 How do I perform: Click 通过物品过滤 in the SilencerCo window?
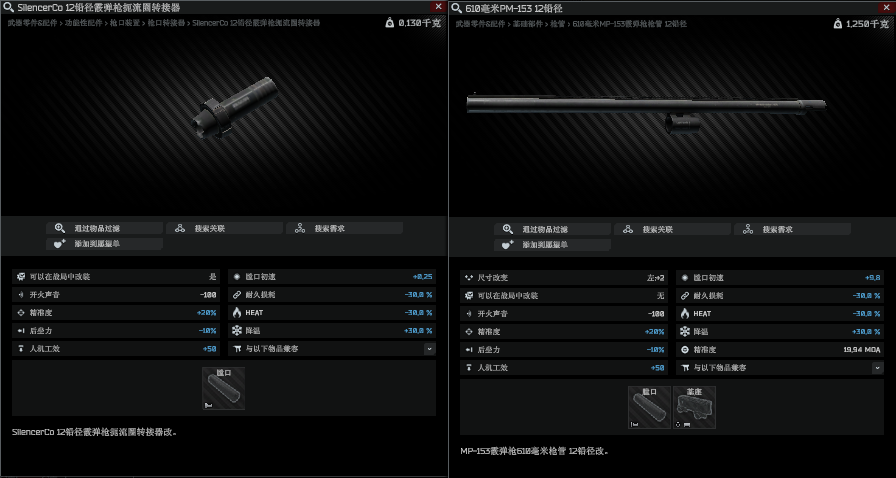point(104,228)
